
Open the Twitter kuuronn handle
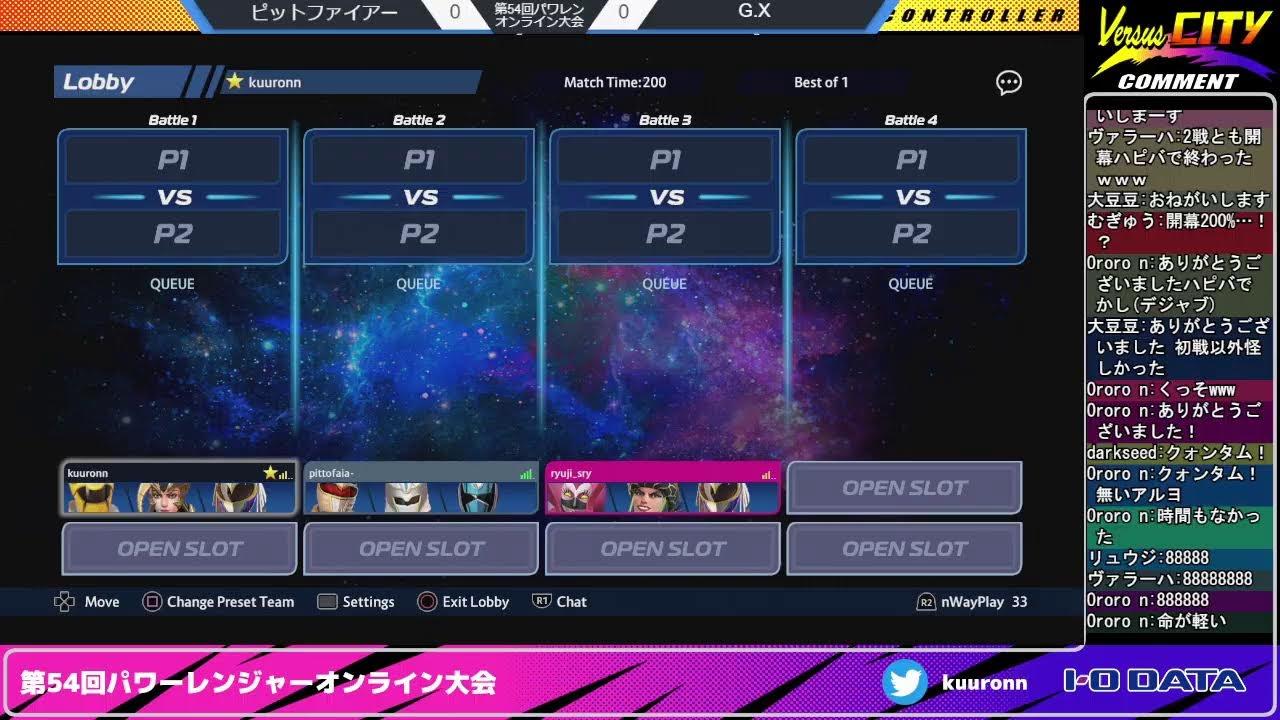click(955, 683)
